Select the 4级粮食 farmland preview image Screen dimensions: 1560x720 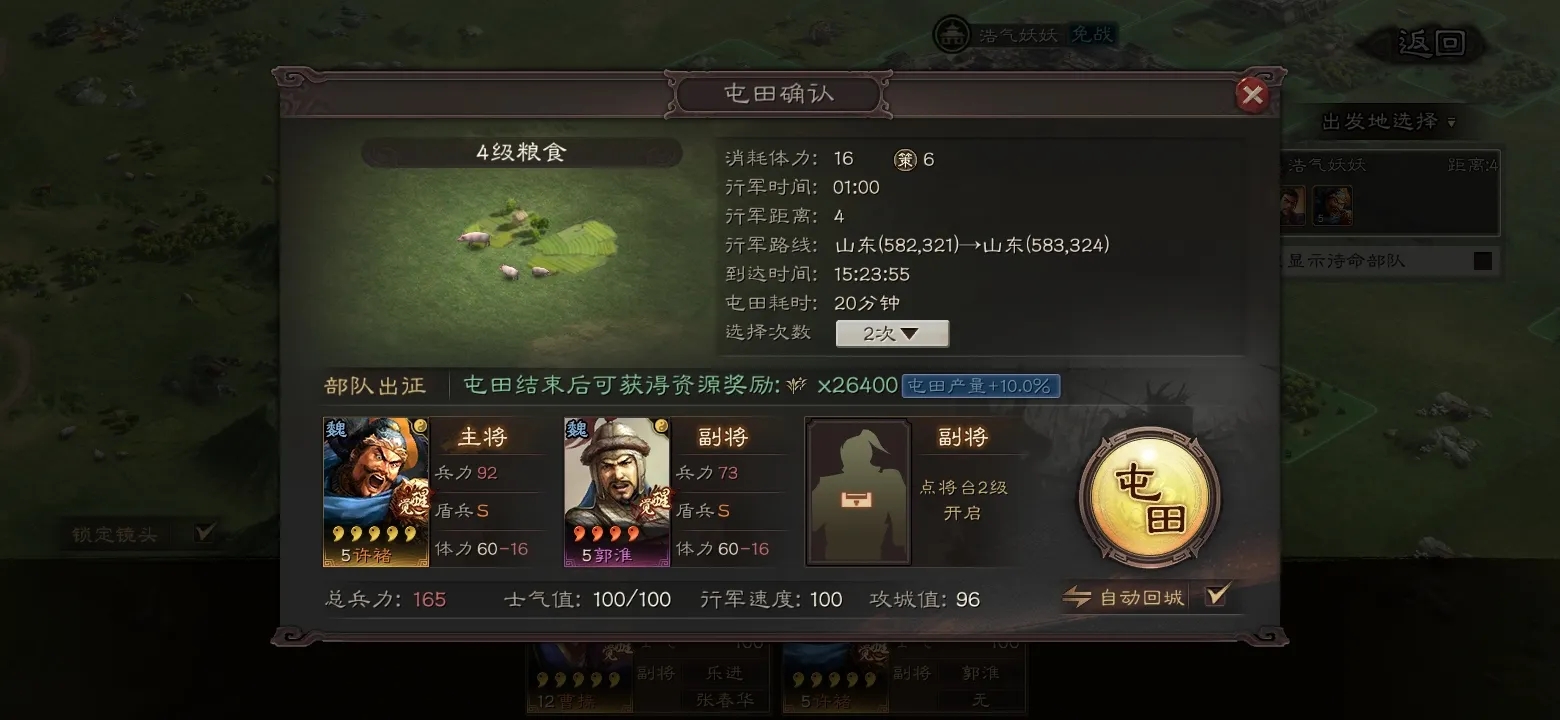520,250
